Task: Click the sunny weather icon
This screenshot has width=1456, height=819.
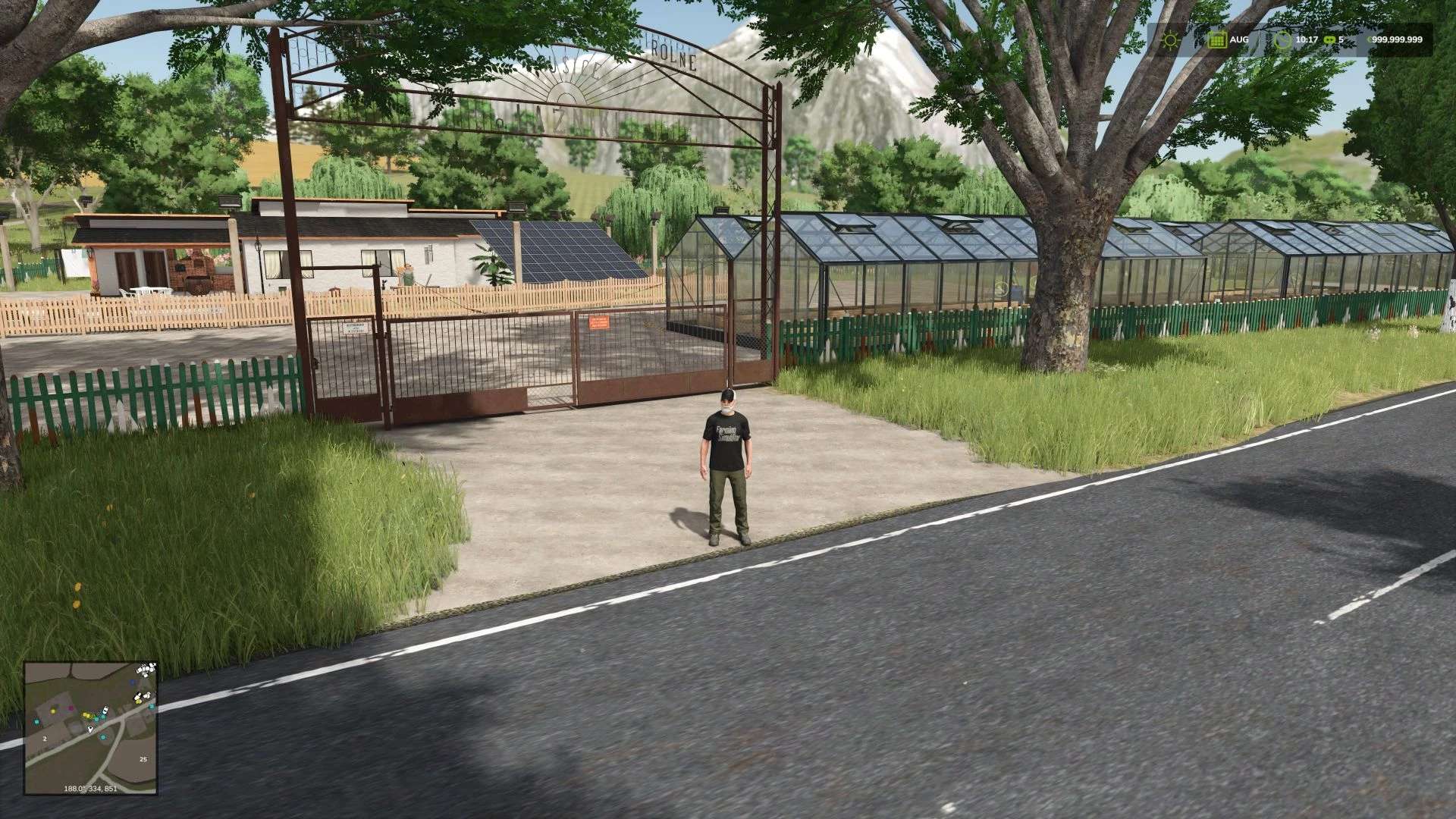Action: (1171, 40)
